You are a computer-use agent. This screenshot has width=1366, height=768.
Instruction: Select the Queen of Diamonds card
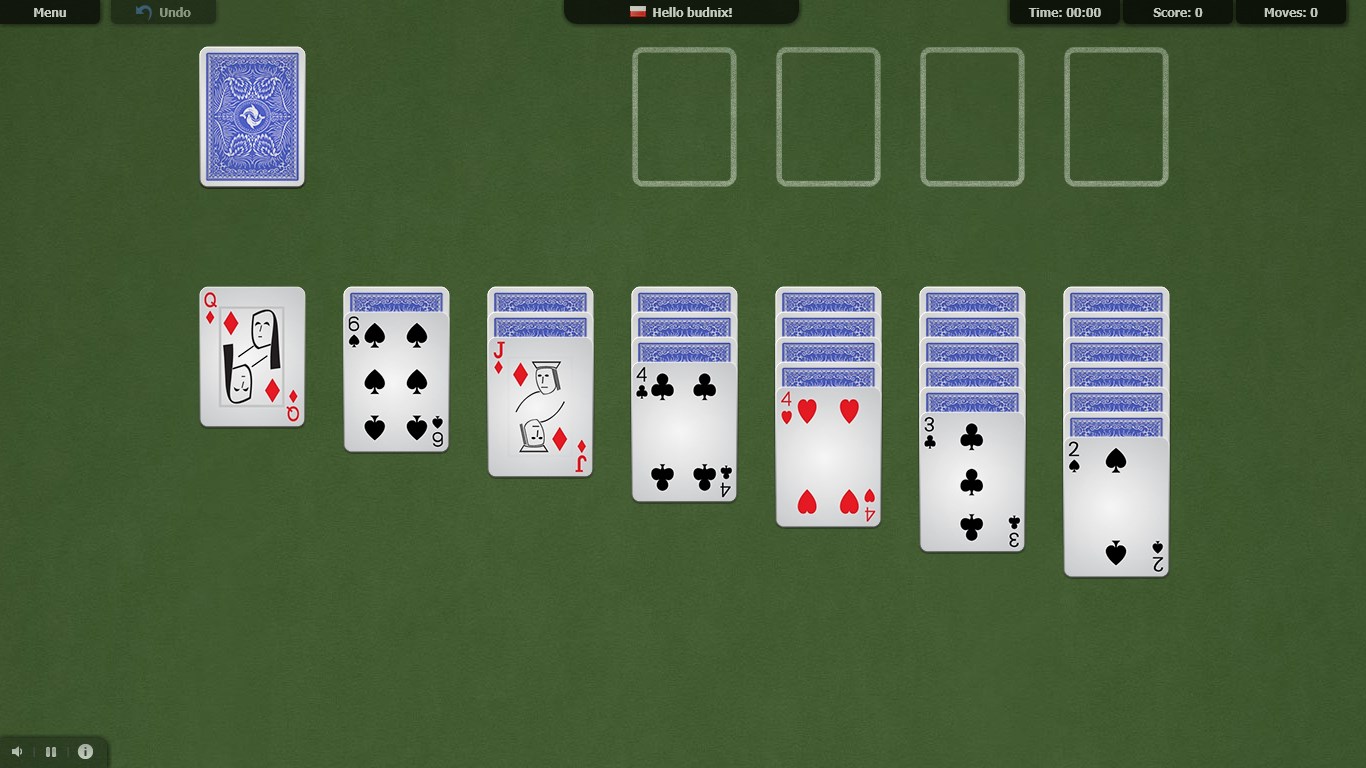(252, 357)
